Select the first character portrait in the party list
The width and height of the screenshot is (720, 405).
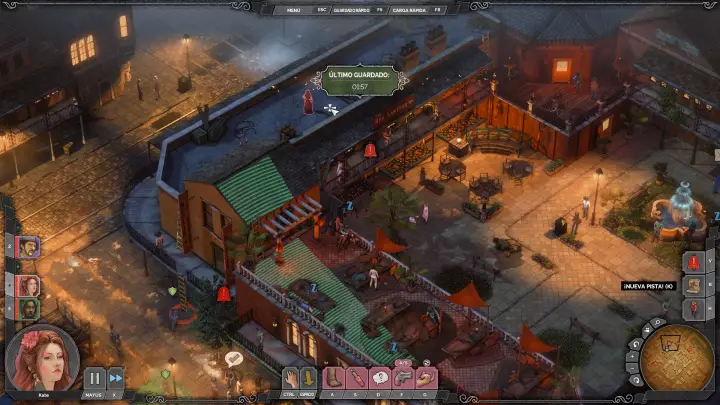click(28, 246)
